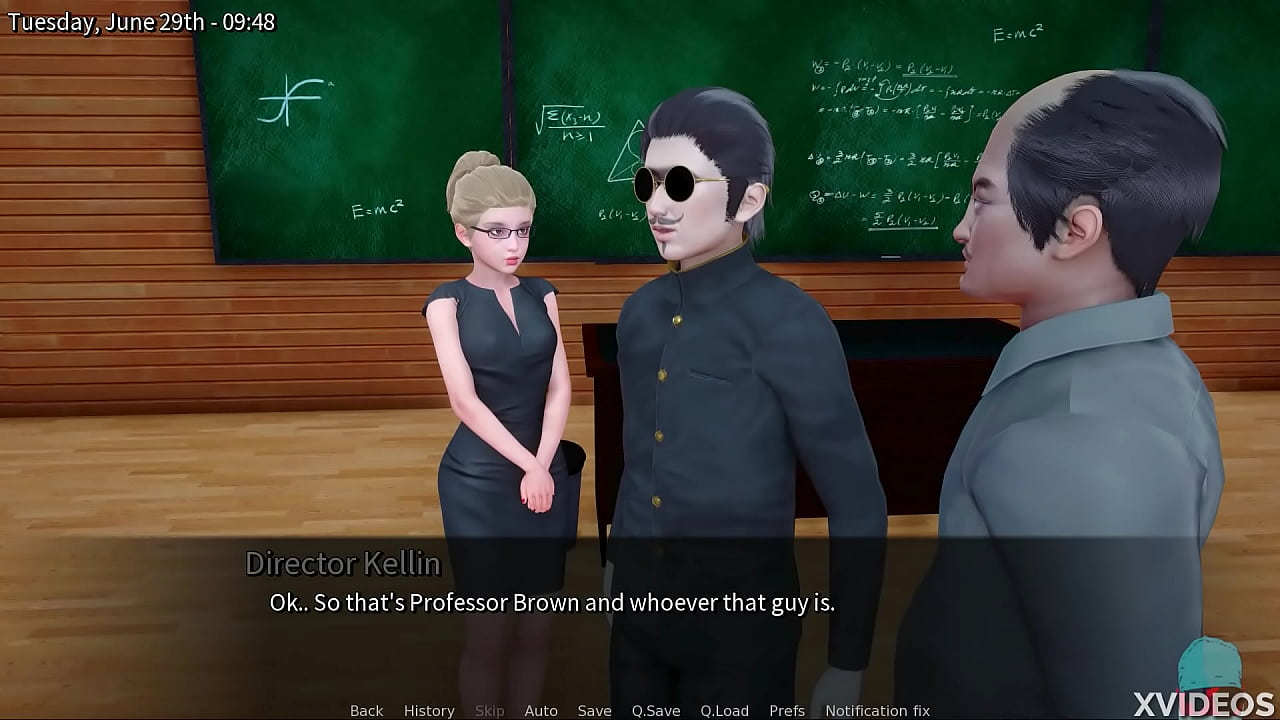
Task: Select the Notification fix option
Action: (877, 710)
